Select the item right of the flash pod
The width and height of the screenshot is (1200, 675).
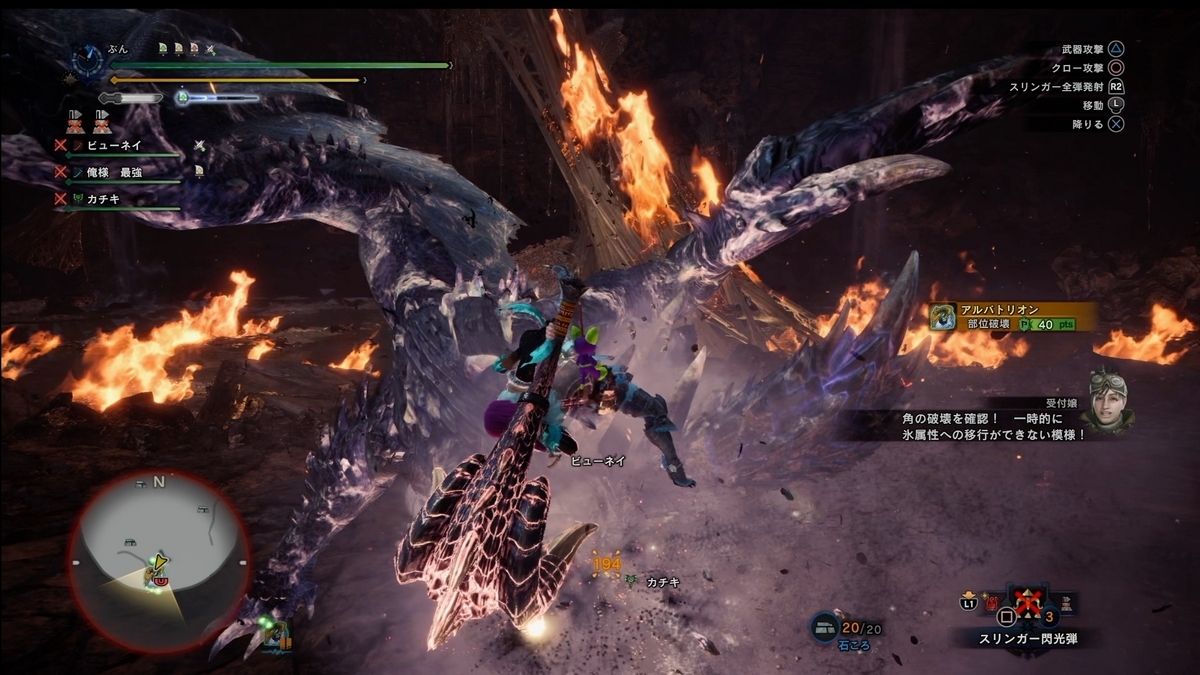point(1067,603)
